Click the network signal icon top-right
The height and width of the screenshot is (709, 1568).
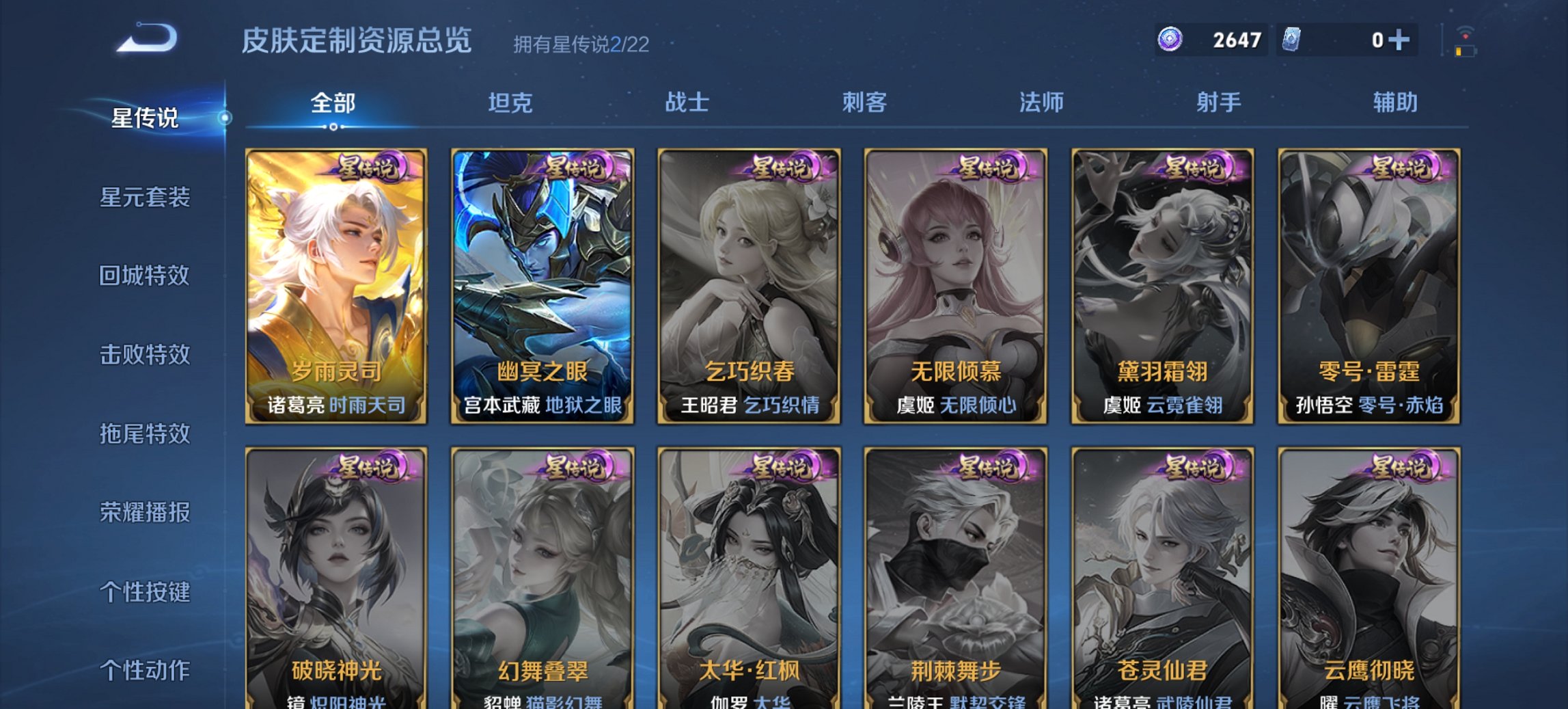click(x=1466, y=30)
